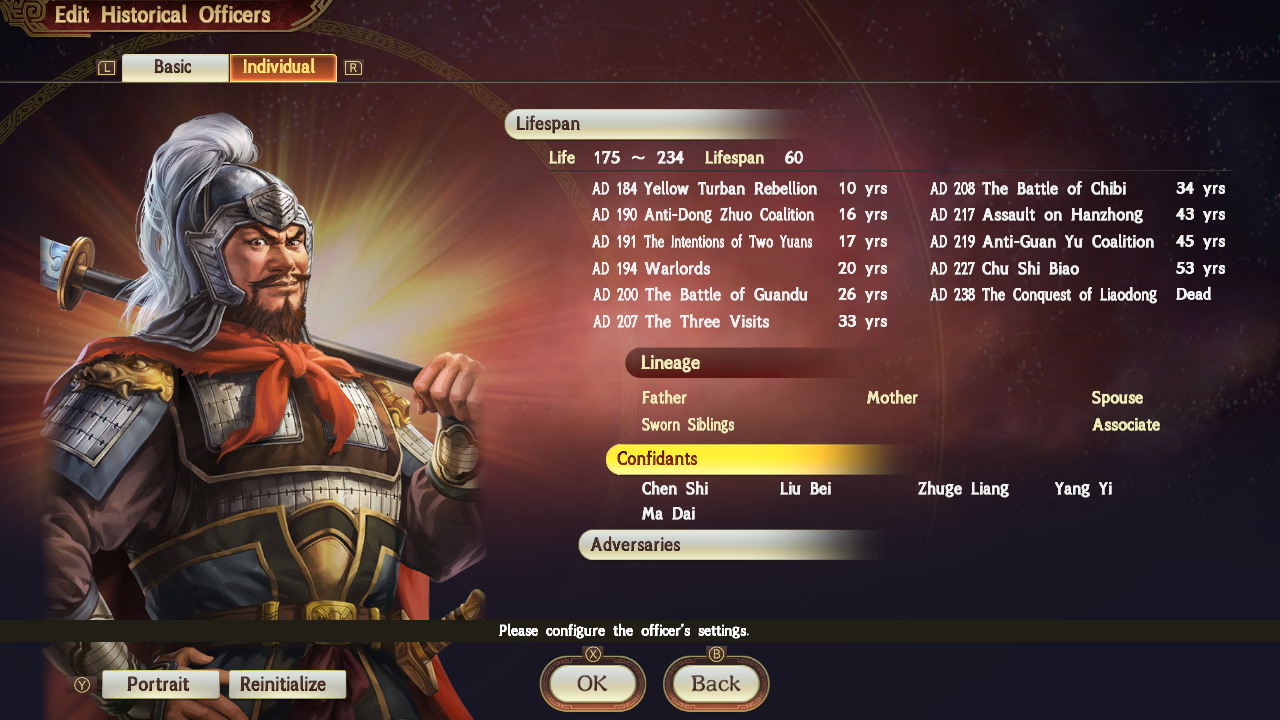Click the L shoulder-button icon left of Basic tab

click(x=105, y=67)
